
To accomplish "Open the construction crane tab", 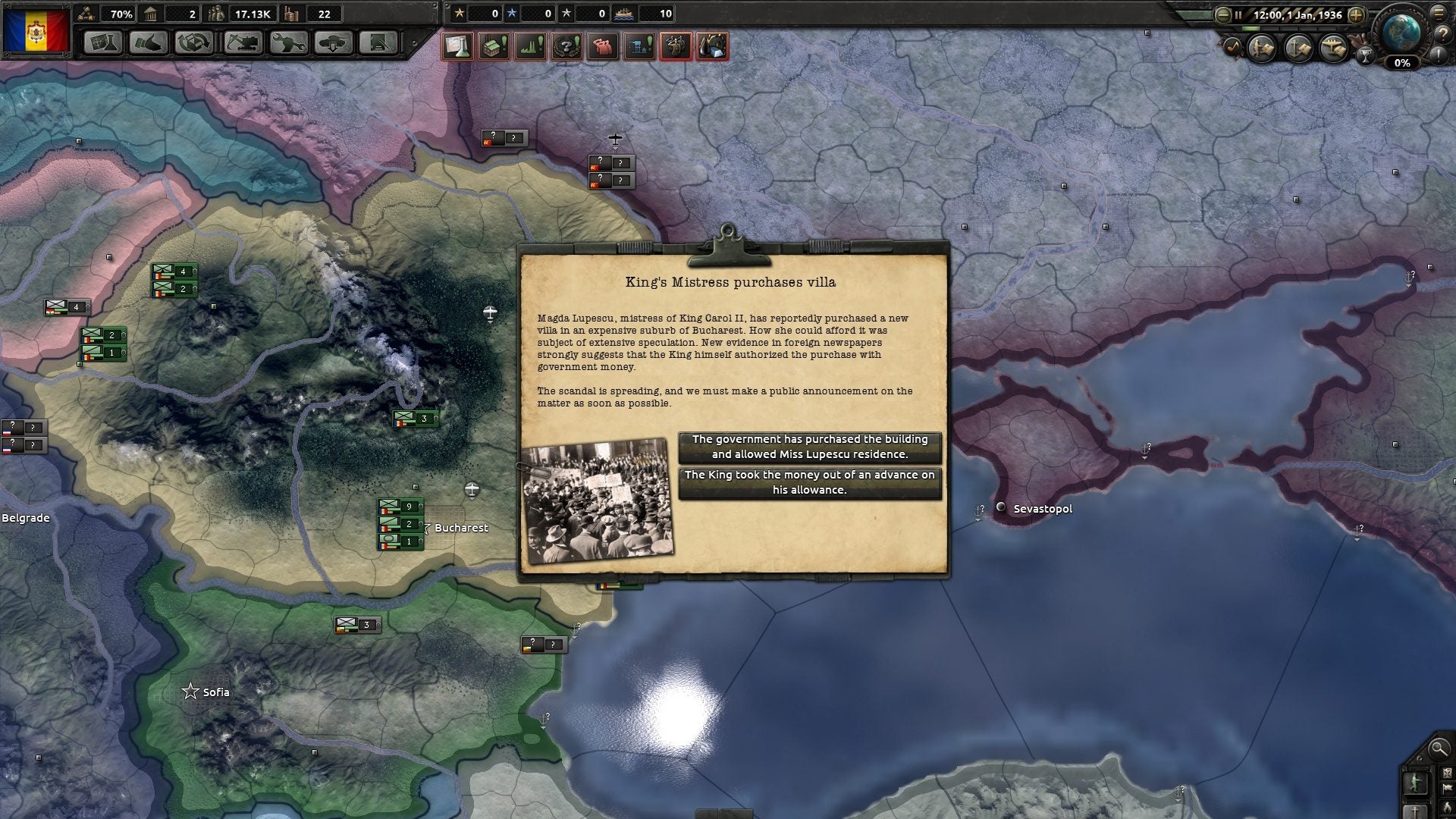I will pyautogui.click(x=242, y=42).
